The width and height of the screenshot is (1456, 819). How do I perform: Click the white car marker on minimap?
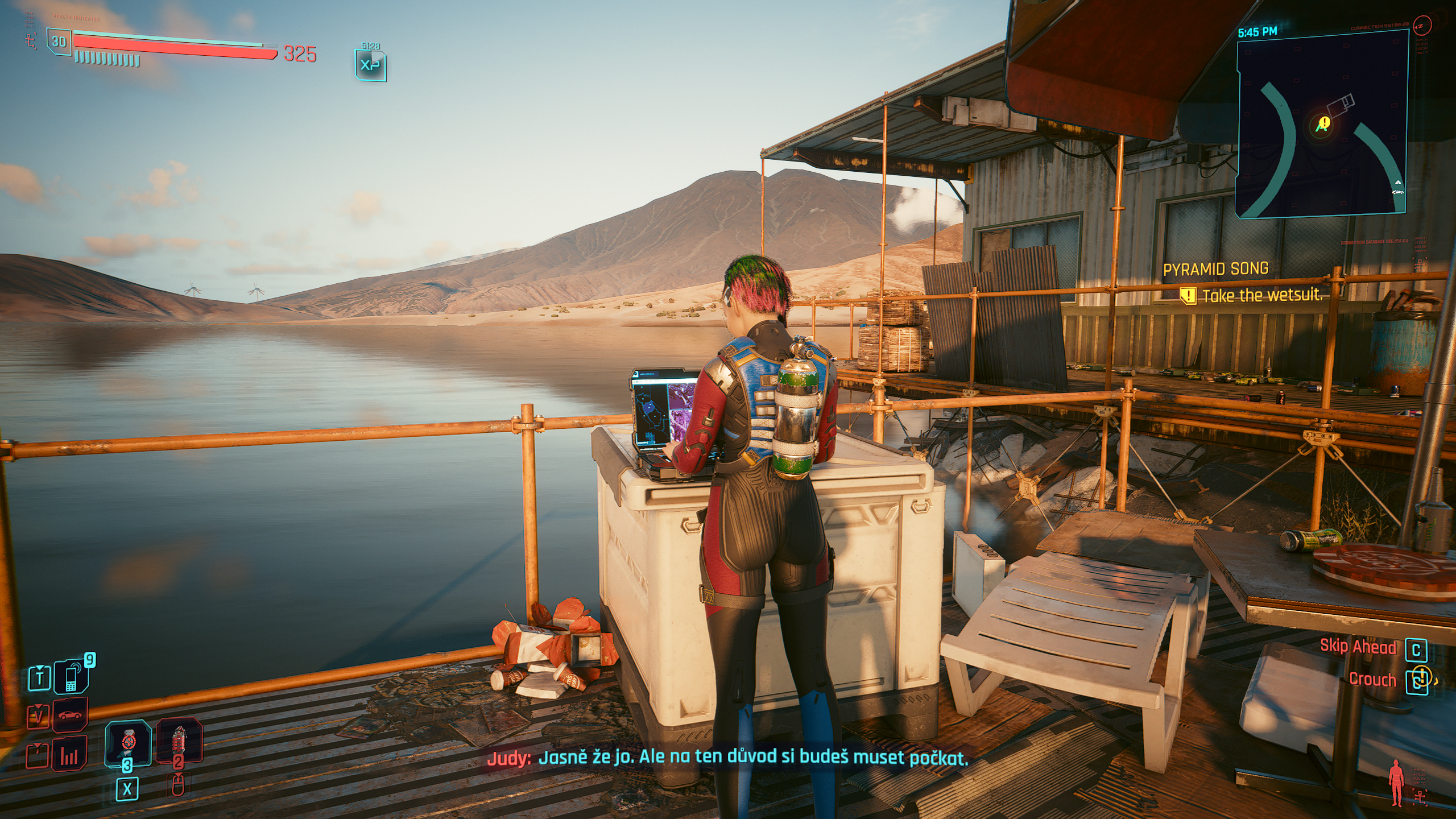[x=1398, y=192]
